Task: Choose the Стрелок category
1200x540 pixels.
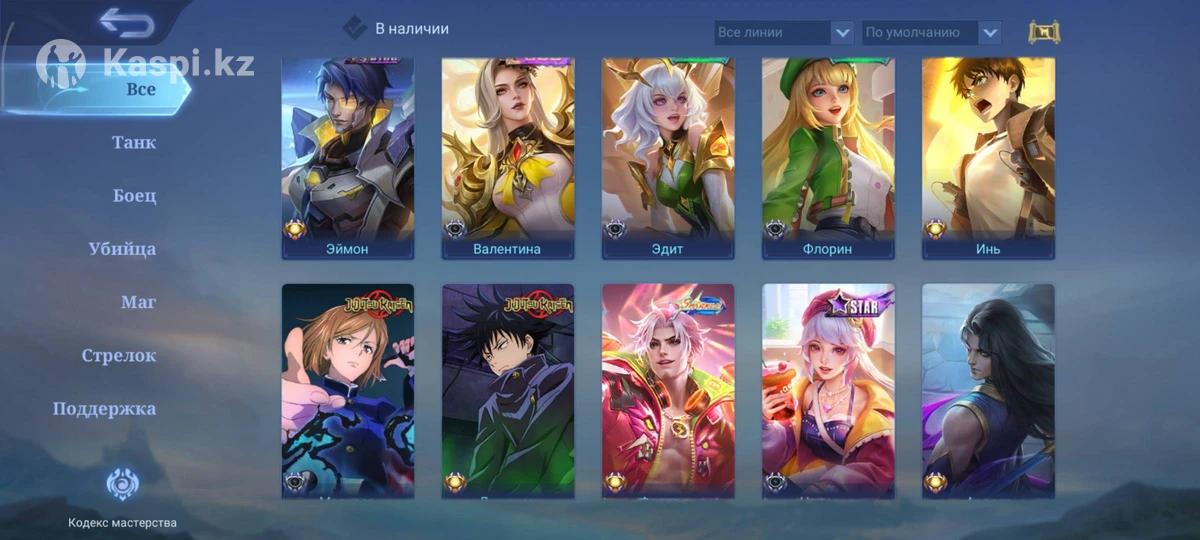Action: [119, 355]
